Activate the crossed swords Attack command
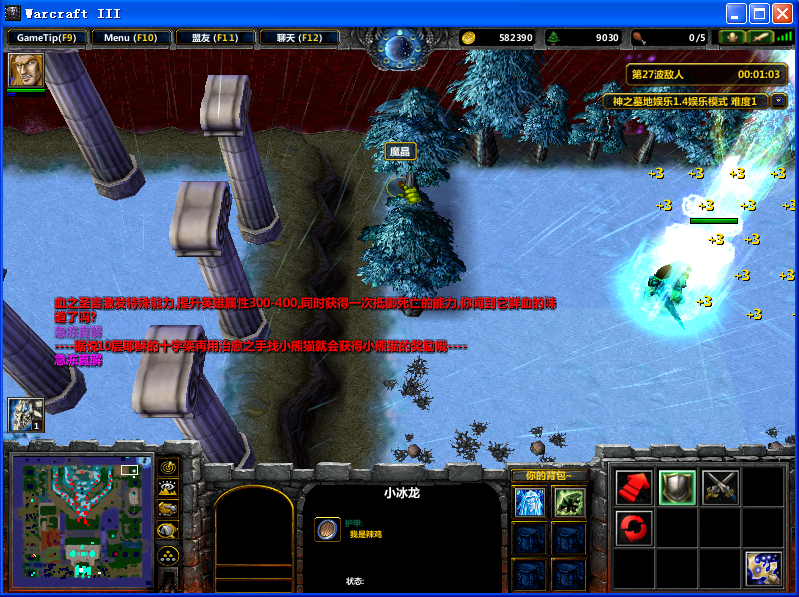799x597 pixels. (720, 486)
